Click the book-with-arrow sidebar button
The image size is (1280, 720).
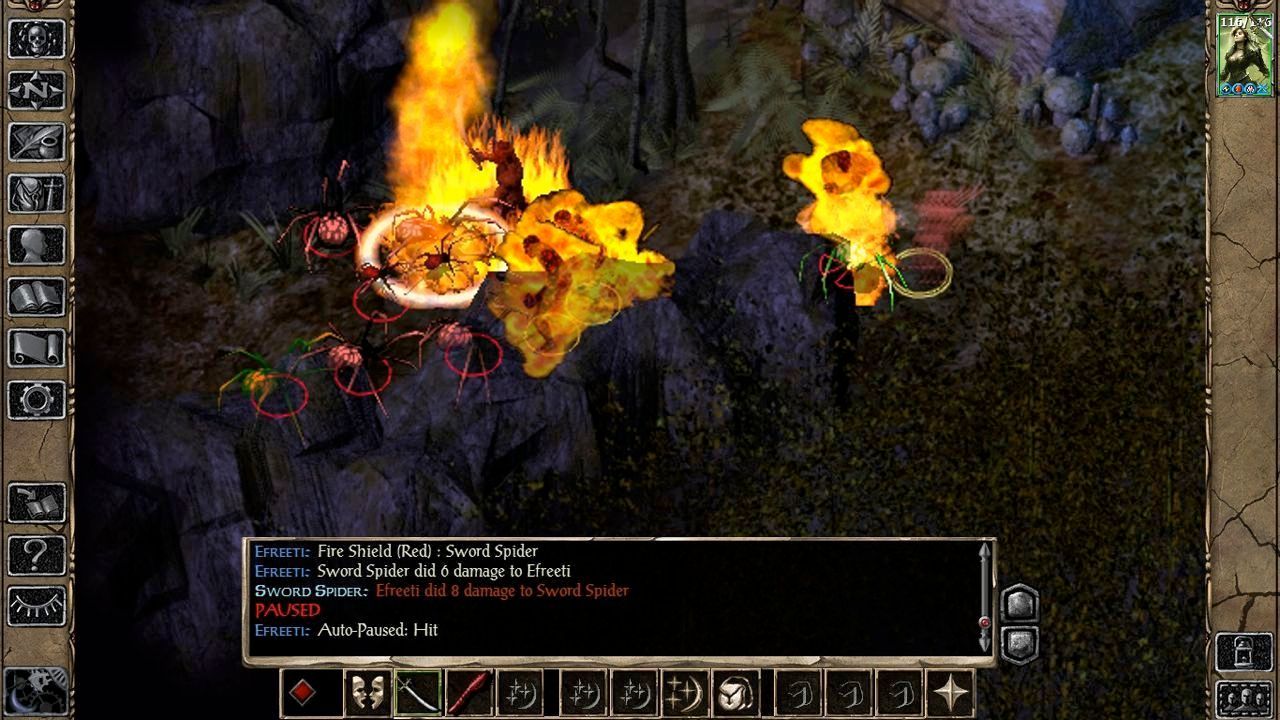(37, 503)
